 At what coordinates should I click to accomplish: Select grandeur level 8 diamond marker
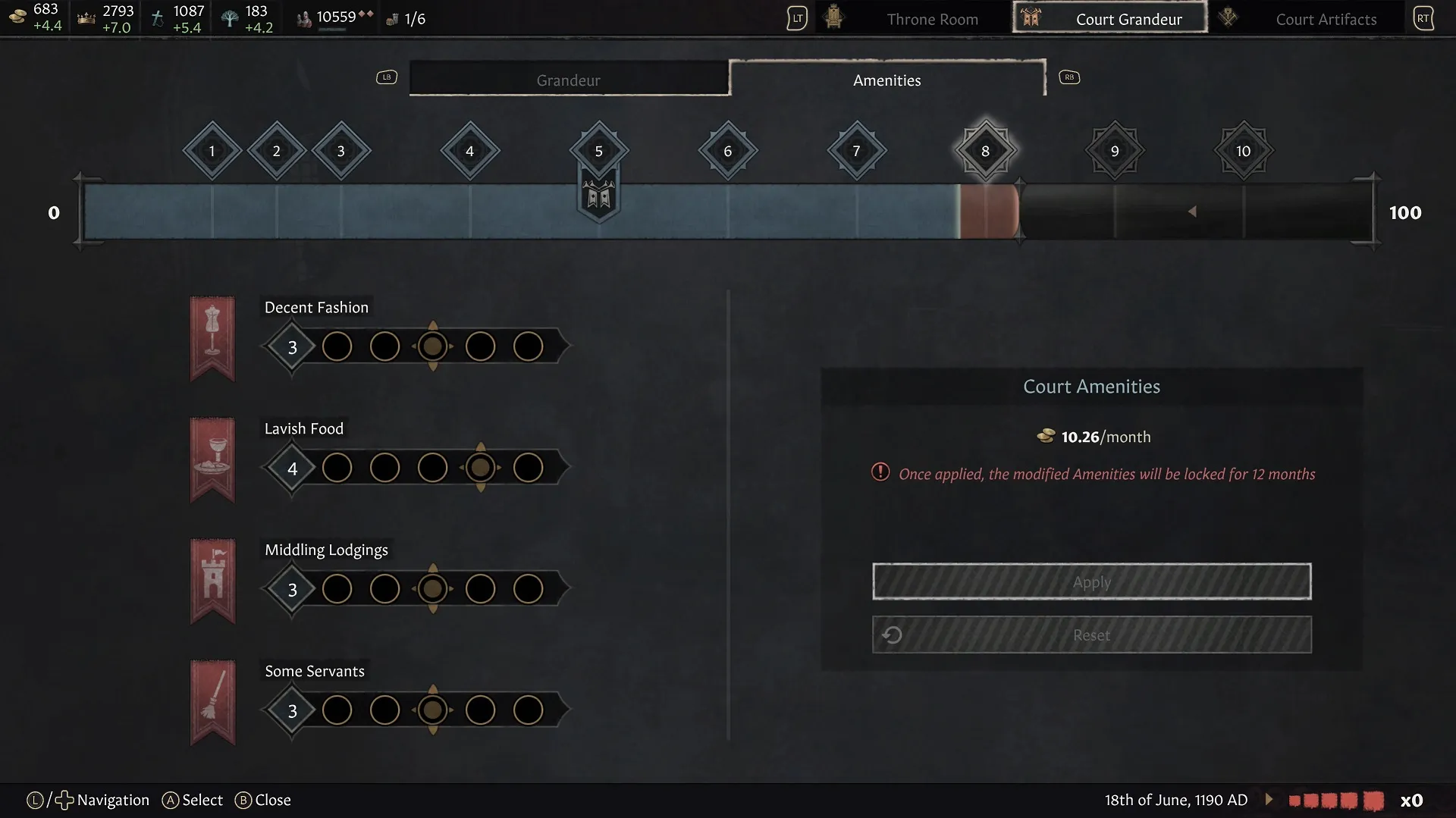point(985,151)
